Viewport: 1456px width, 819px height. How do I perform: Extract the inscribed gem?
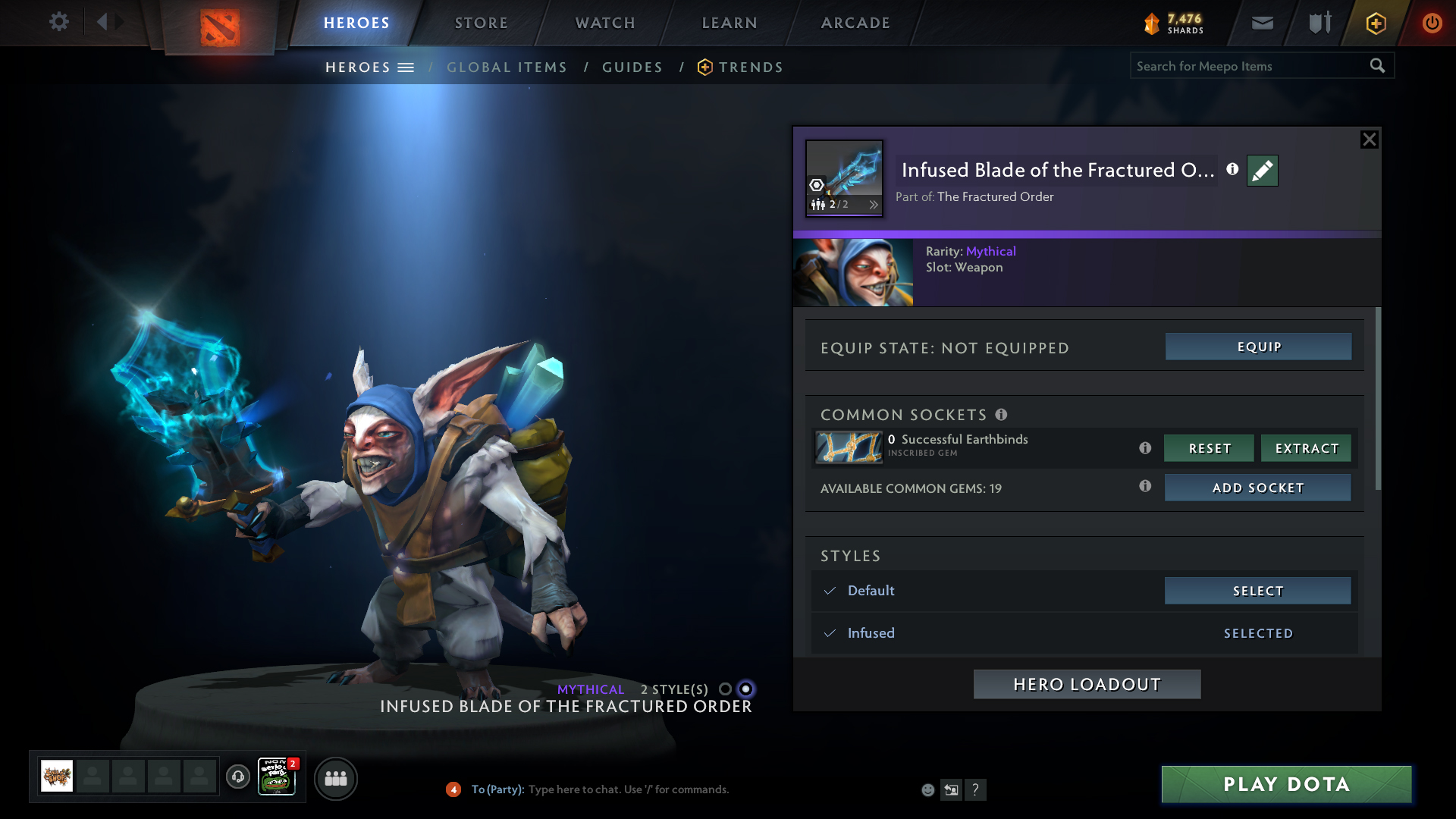pyautogui.click(x=1306, y=448)
